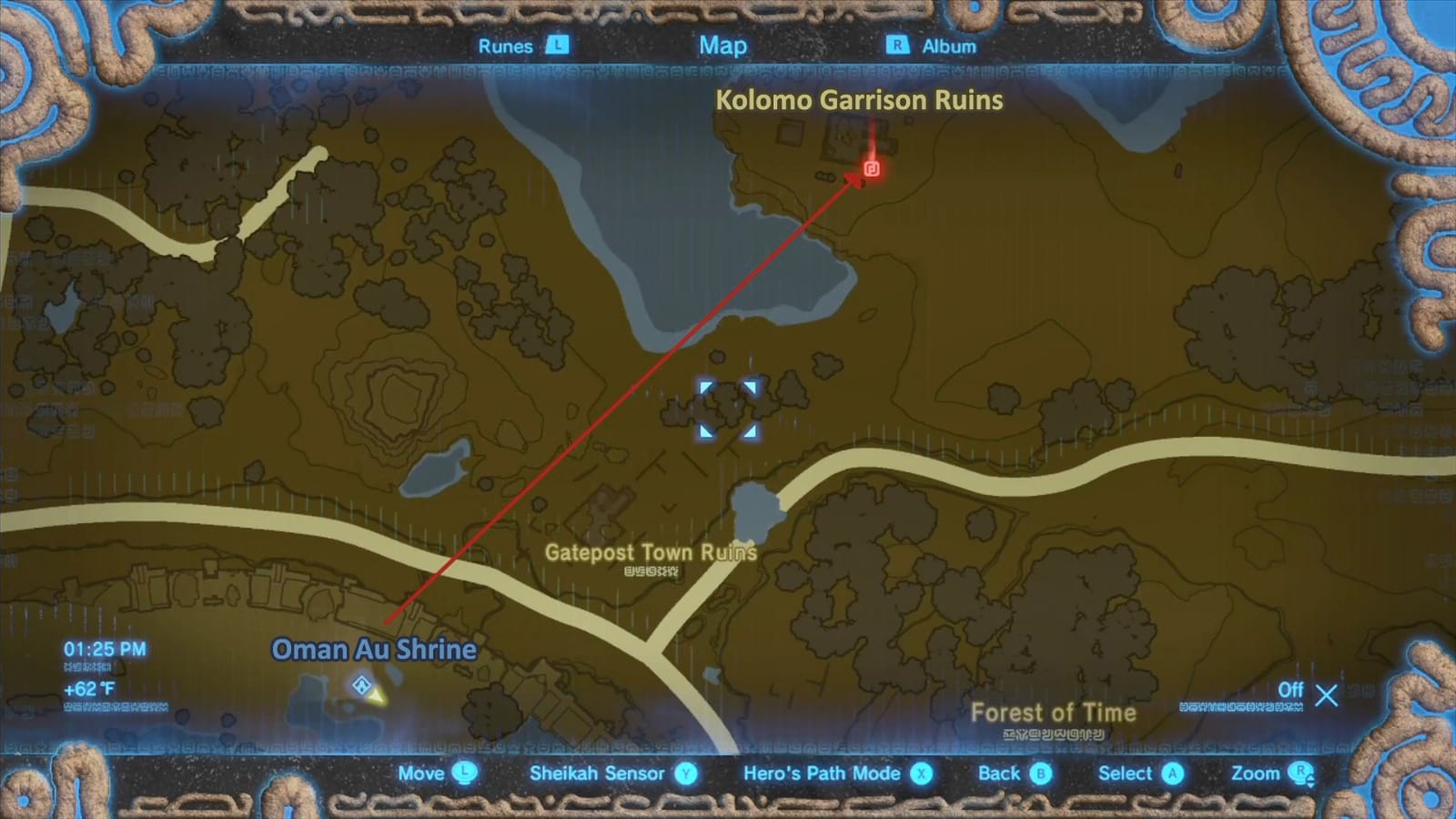Screen dimensions: 1456x819
Task: Click the +62°F temperature indicator
Action: click(88, 689)
